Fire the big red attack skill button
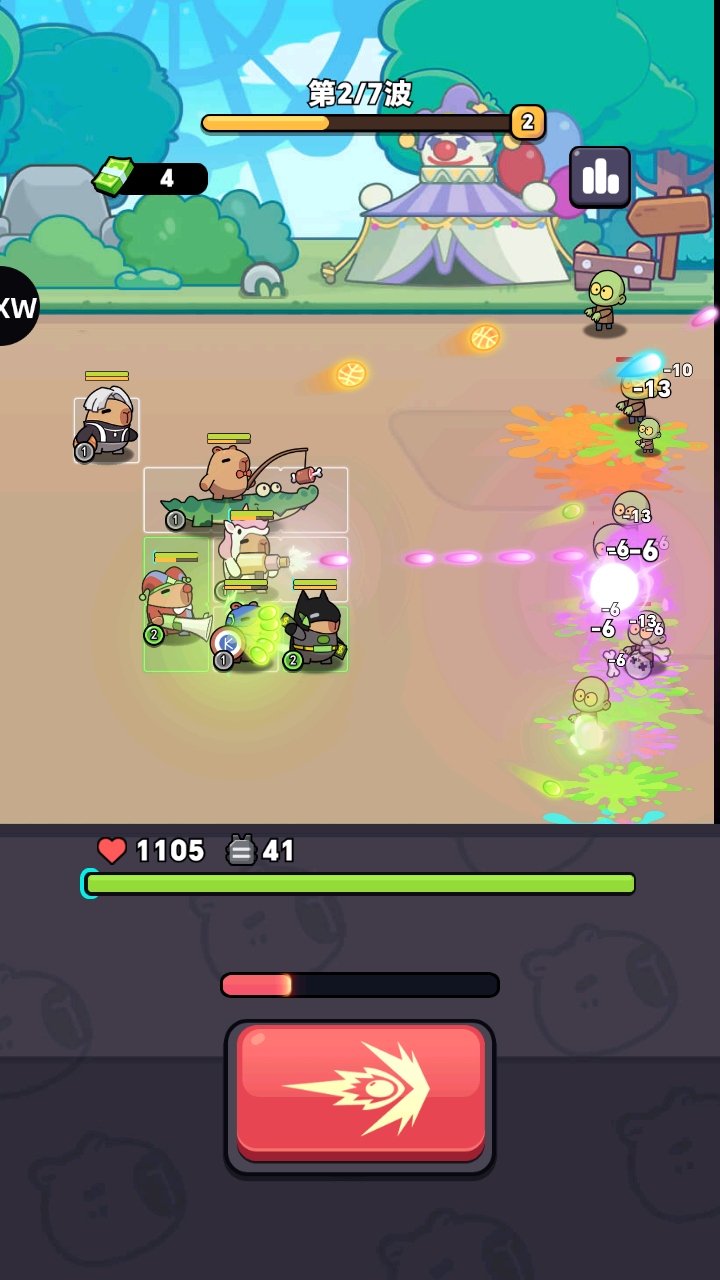The width and height of the screenshot is (720, 1280). 360,1093
